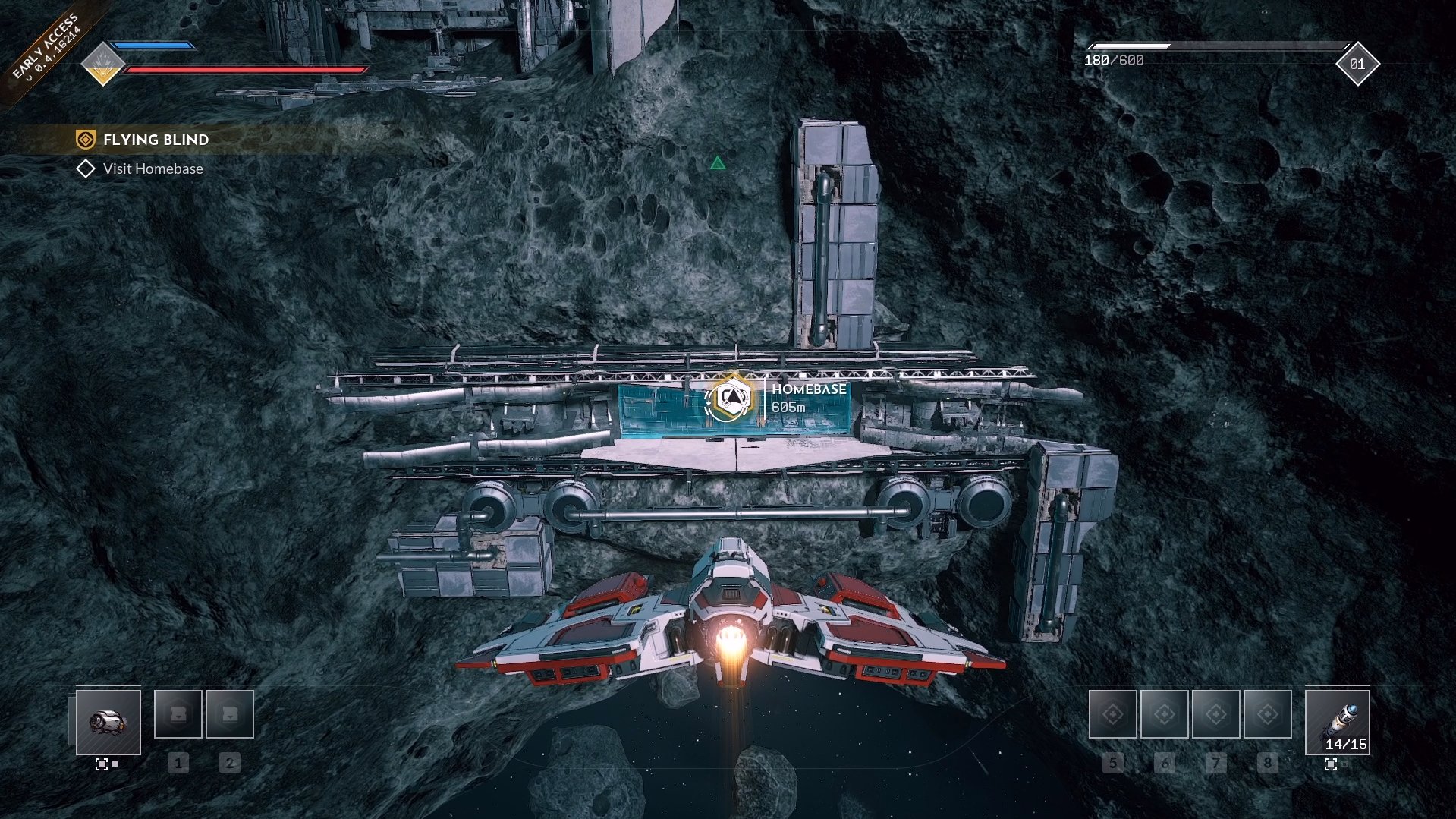This screenshot has height=819, width=1456.
Task: Select the primary weapon slot
Action: [108, 722]
